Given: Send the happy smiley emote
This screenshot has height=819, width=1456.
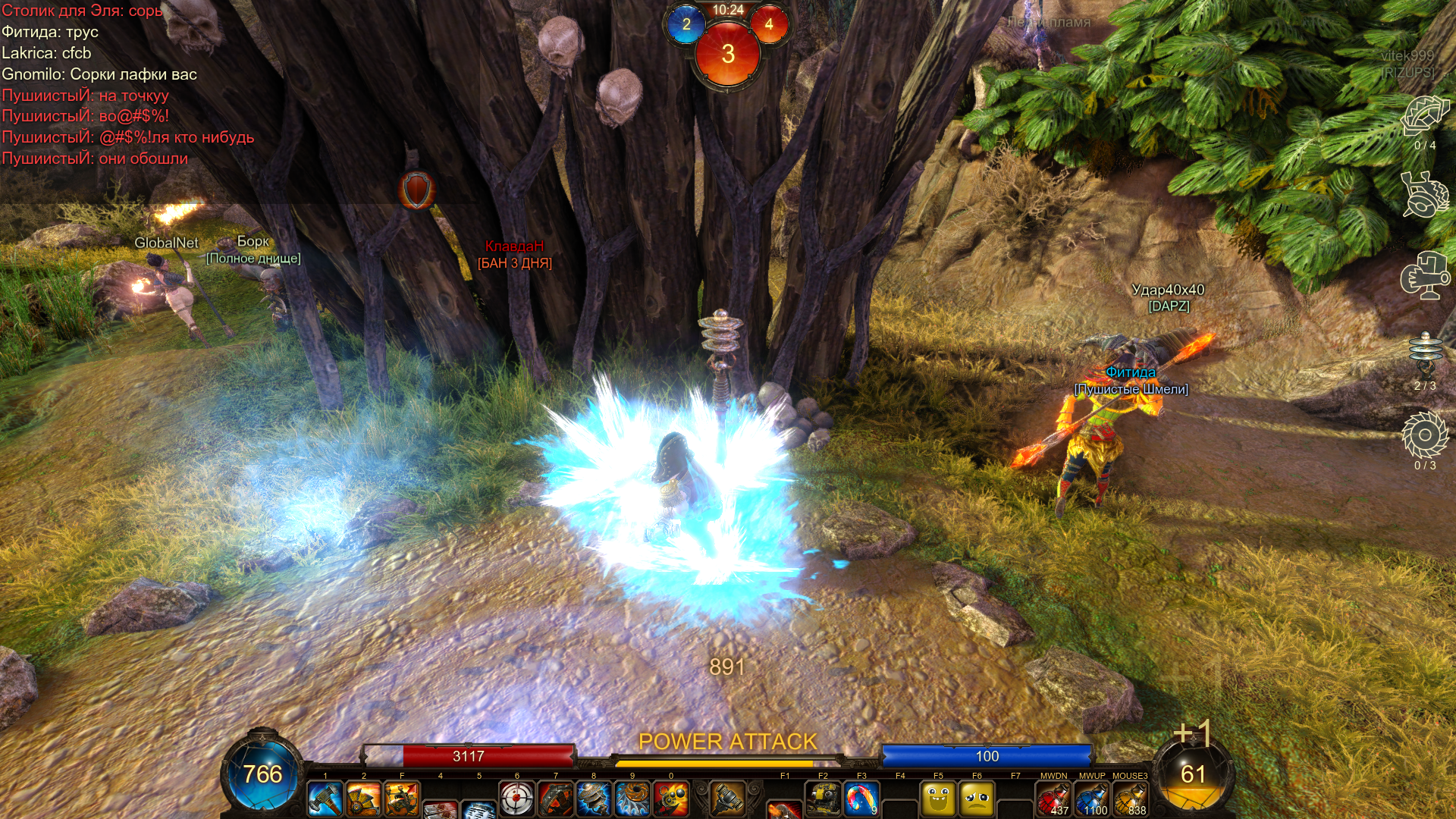Looking at the screenshot, I should coord(938,799).
